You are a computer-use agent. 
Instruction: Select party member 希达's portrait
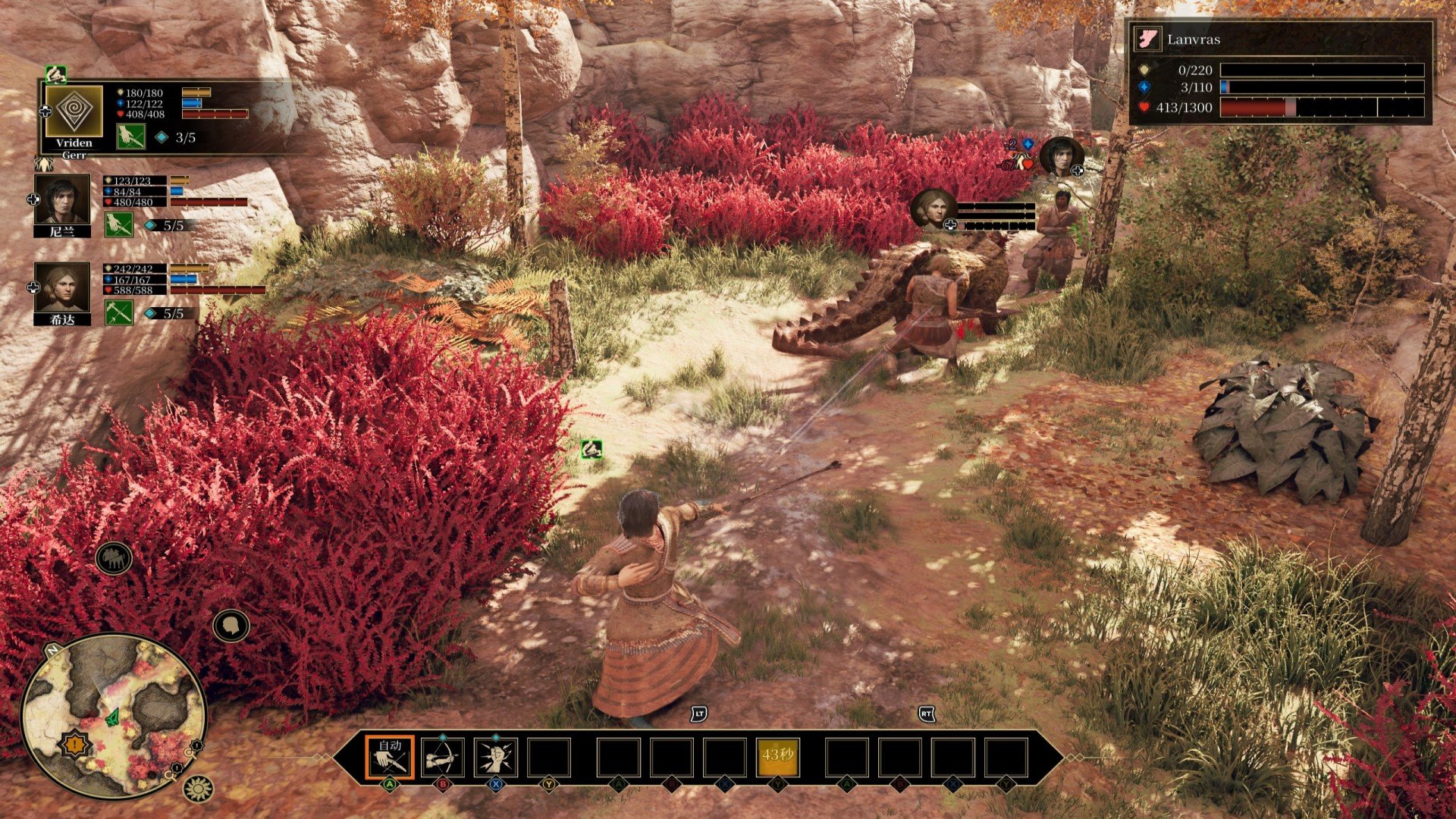(x=62, y=287)
